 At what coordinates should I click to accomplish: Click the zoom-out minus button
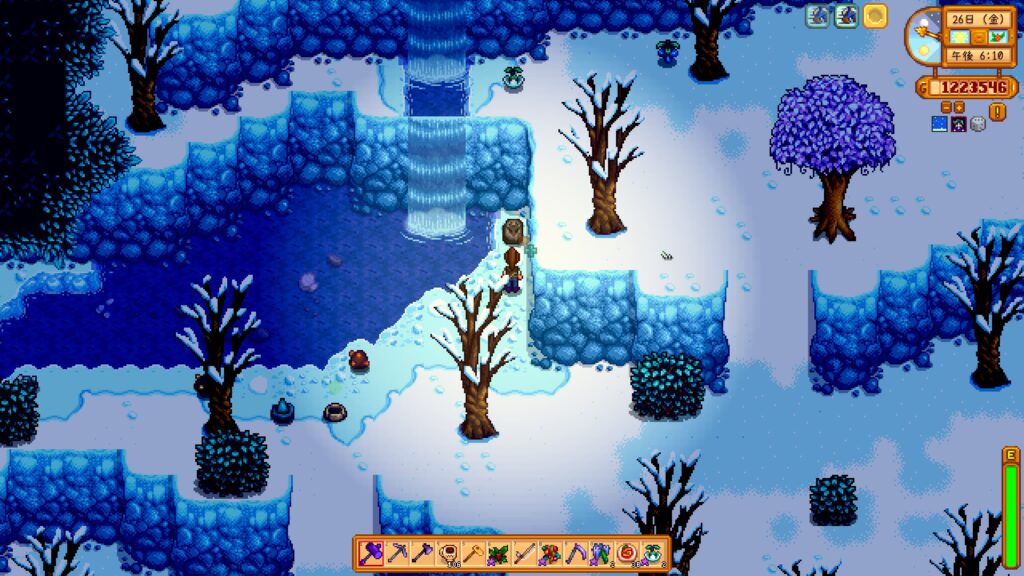946,106
